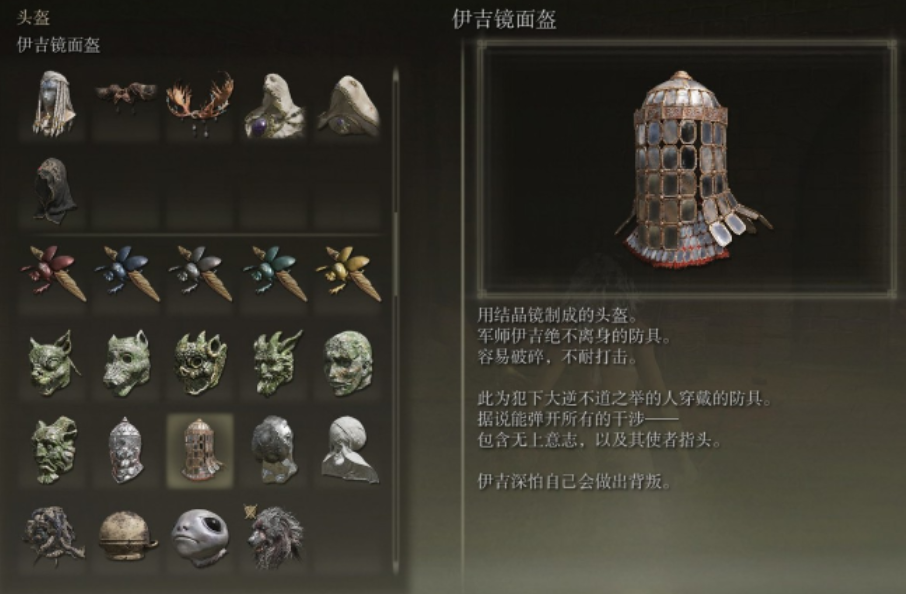906x594 pixels.
Task: Select the round brass pot helmet
Action: (x=126, y=537)
